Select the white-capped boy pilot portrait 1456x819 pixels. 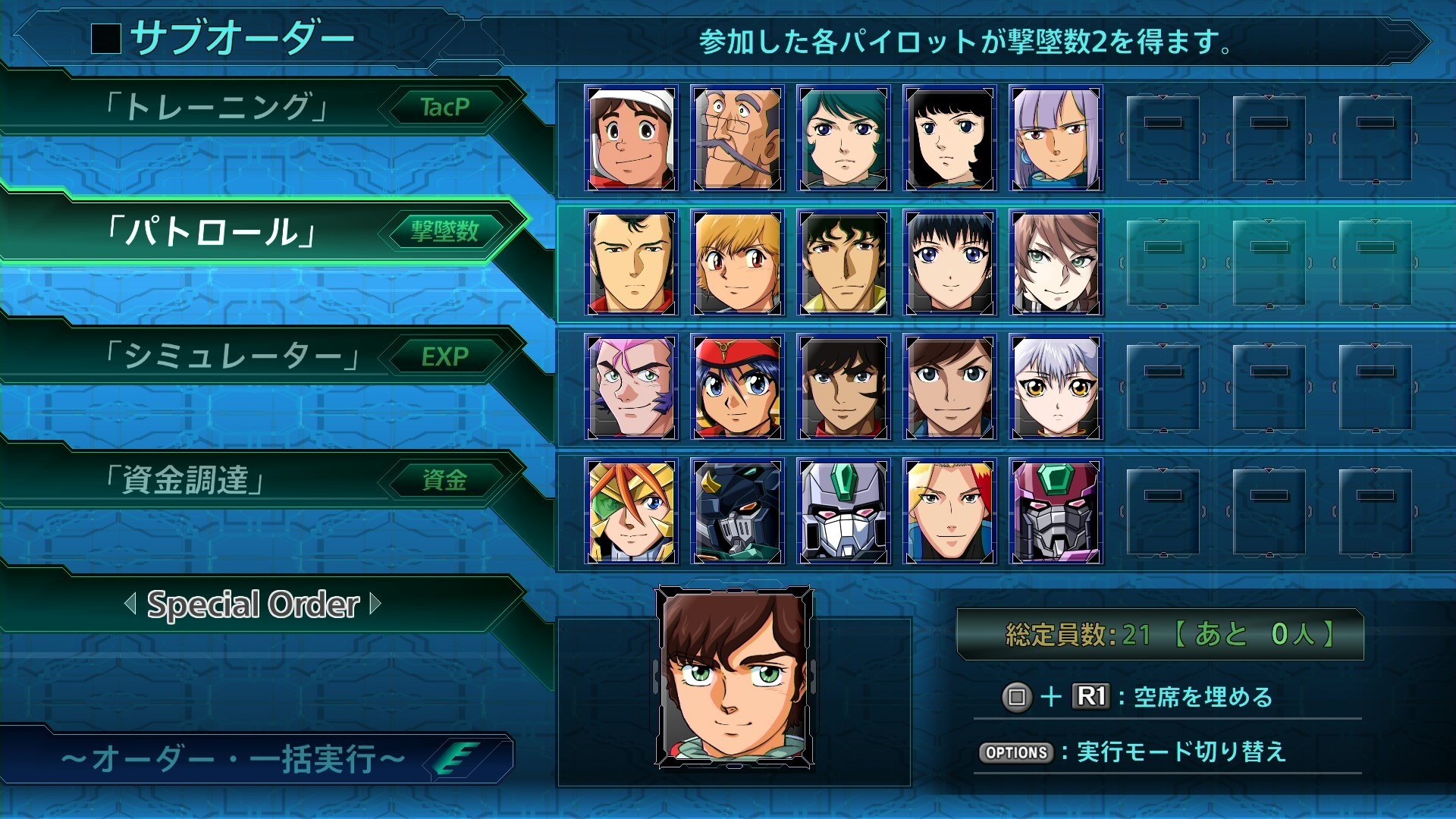click(x=631, y=139)
